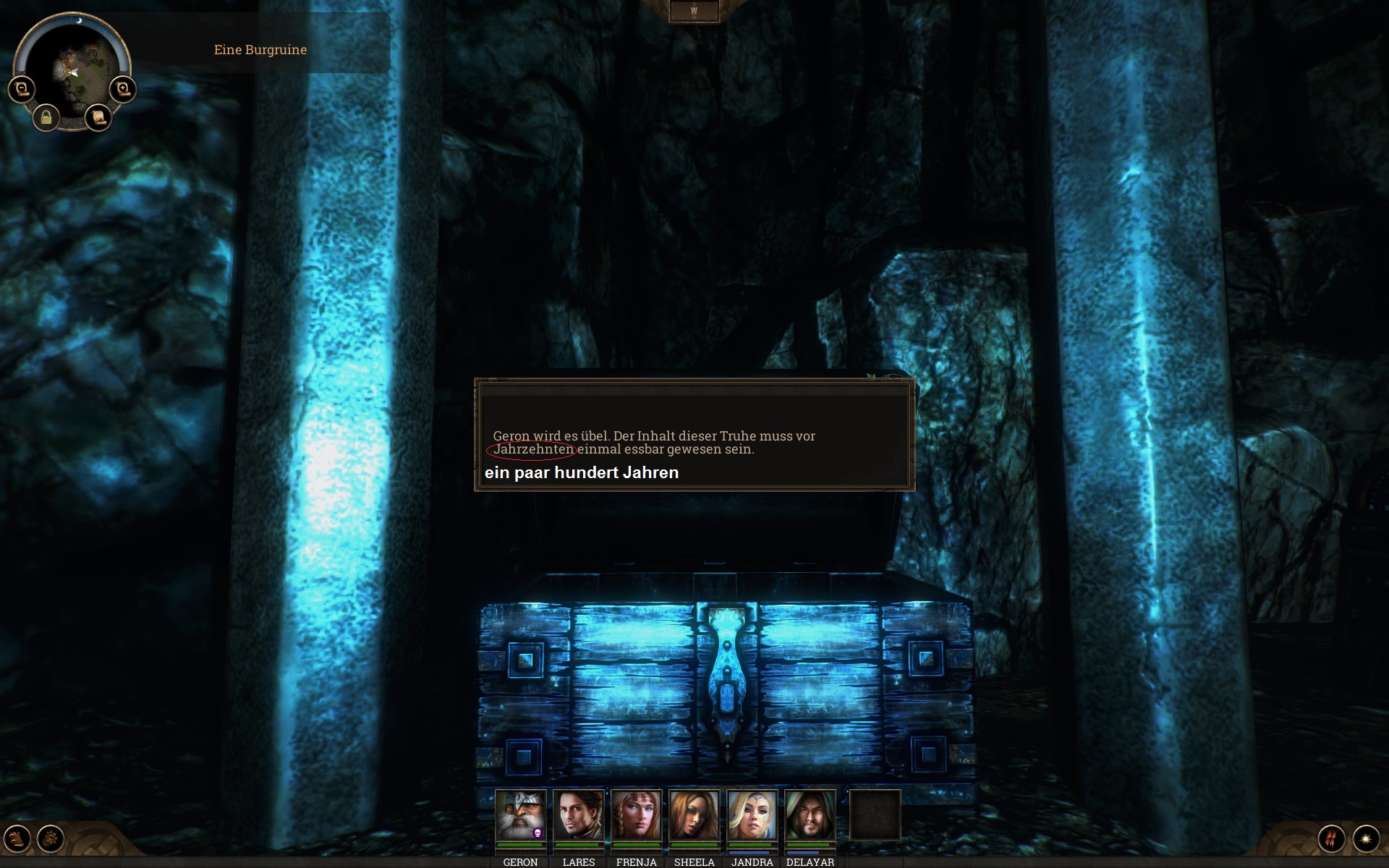Image resolution: width=1389 pixels, height=868 pixels.
Task: Pick Sheela's portrait
Action: pyautogui.click(x=694, y=815)
